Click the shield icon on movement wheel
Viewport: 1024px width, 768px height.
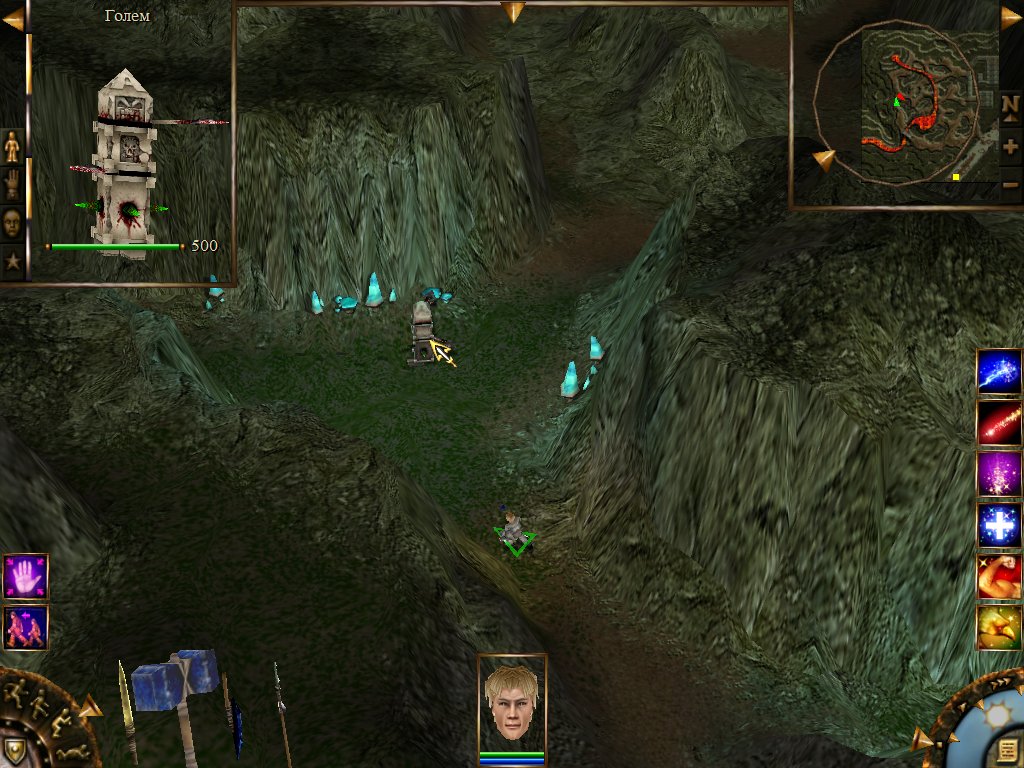pos(14,750)
